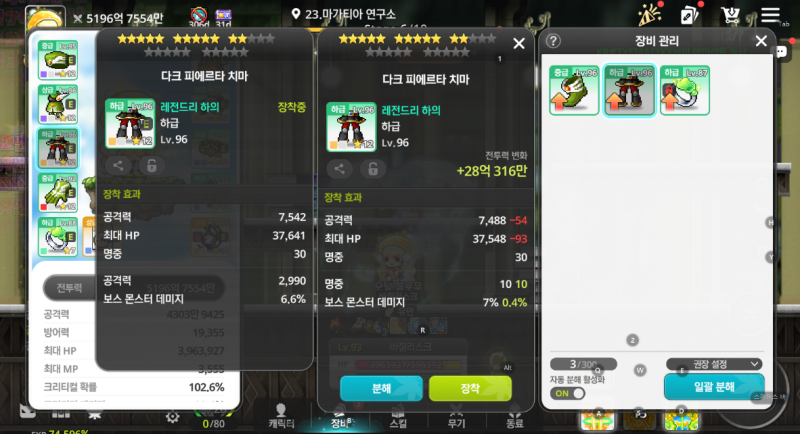
Task: Equip the item with the green 장착 button
Action: pos(470,388)
